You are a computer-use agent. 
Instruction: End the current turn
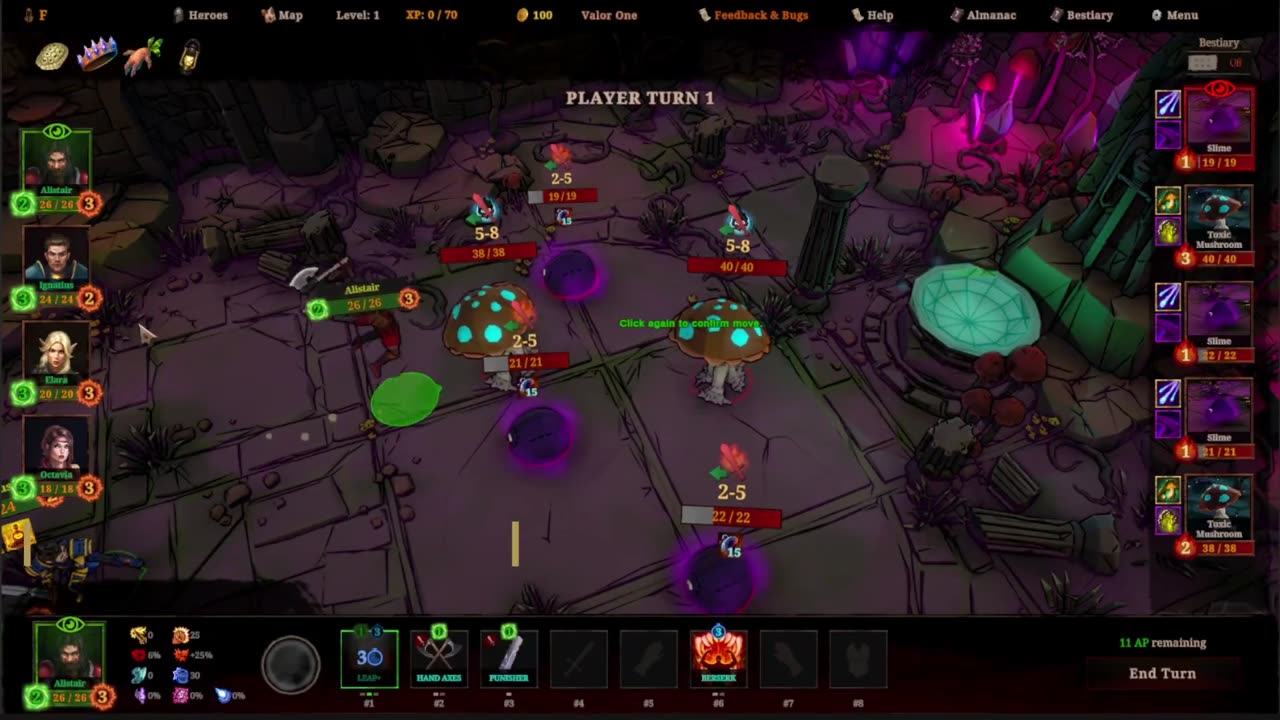coord(1162,673)
